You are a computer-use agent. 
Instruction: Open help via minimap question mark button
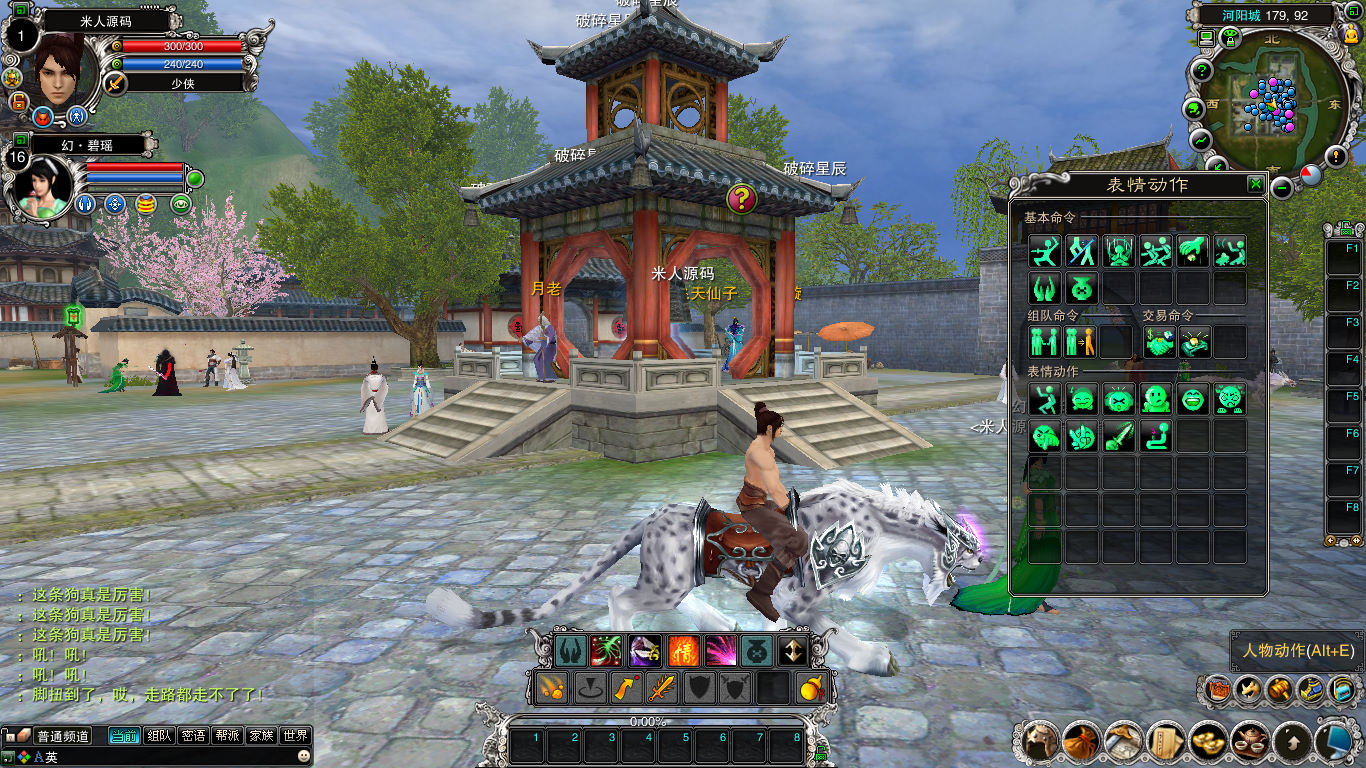[x=1201, y=71]
